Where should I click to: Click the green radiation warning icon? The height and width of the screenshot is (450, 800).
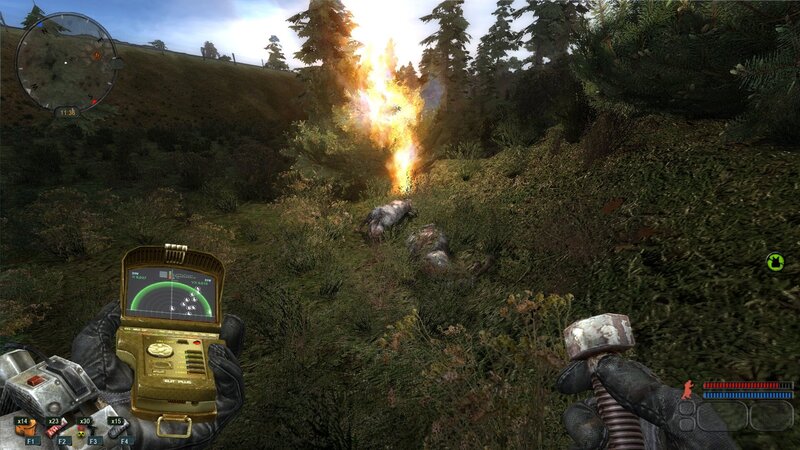[x=775, y=262]
